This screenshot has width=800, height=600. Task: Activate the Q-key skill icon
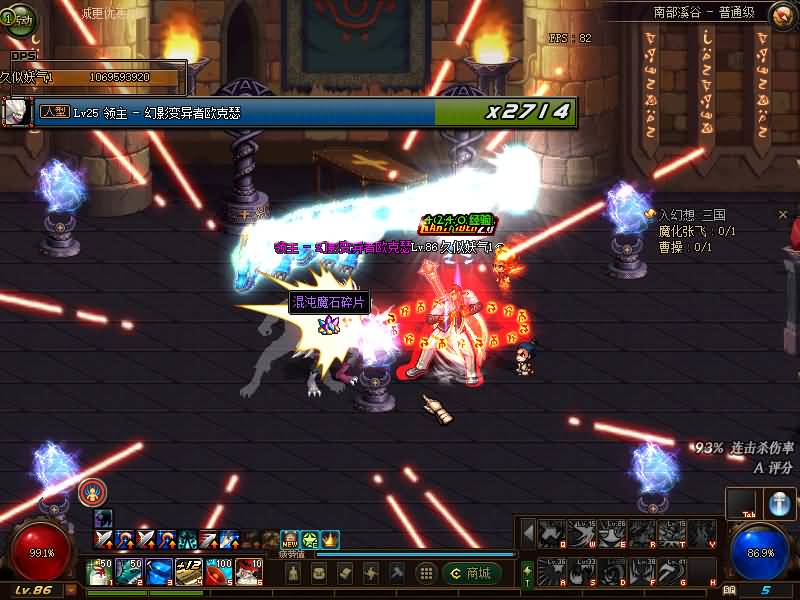552,534
